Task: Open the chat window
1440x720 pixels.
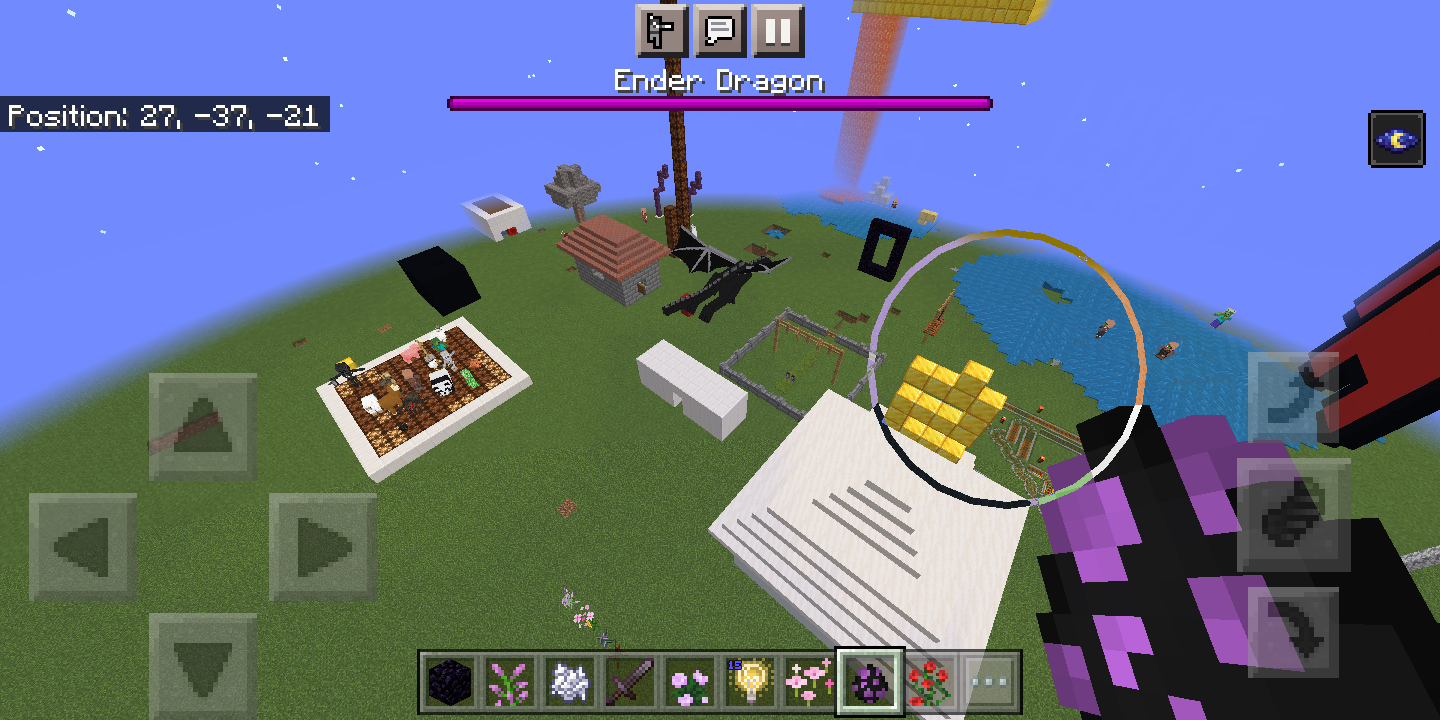Action: [722, 31]
